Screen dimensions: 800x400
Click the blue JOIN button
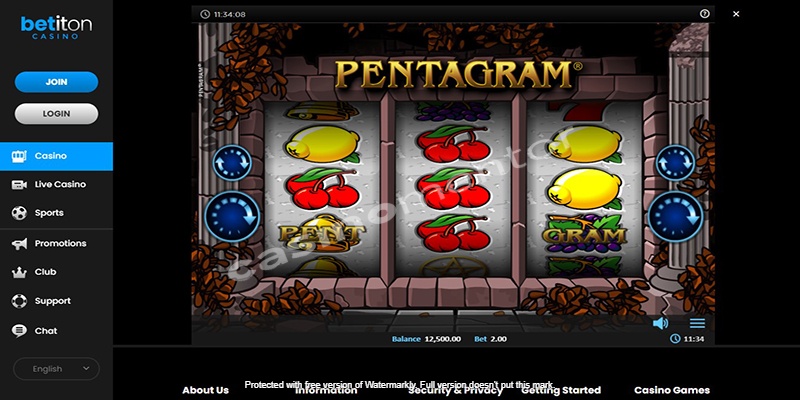56,82
